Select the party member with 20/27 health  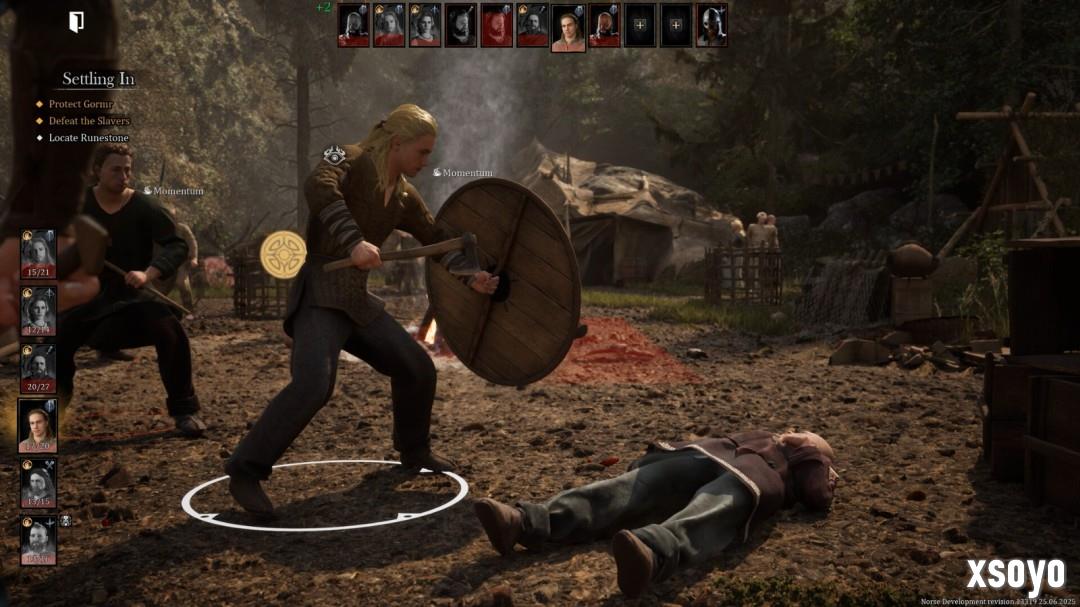pyautogui.click(x=39, y=368)
